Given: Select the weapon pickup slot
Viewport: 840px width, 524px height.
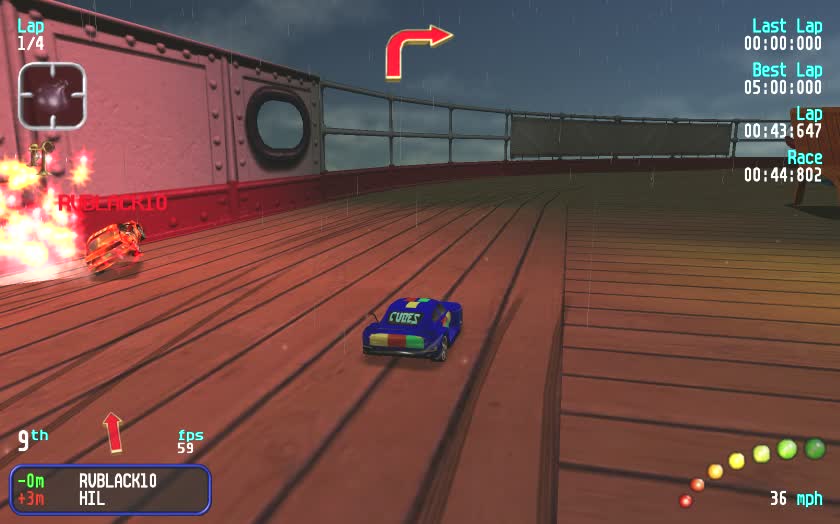Looking at the screenshot, I should [52, 95].
